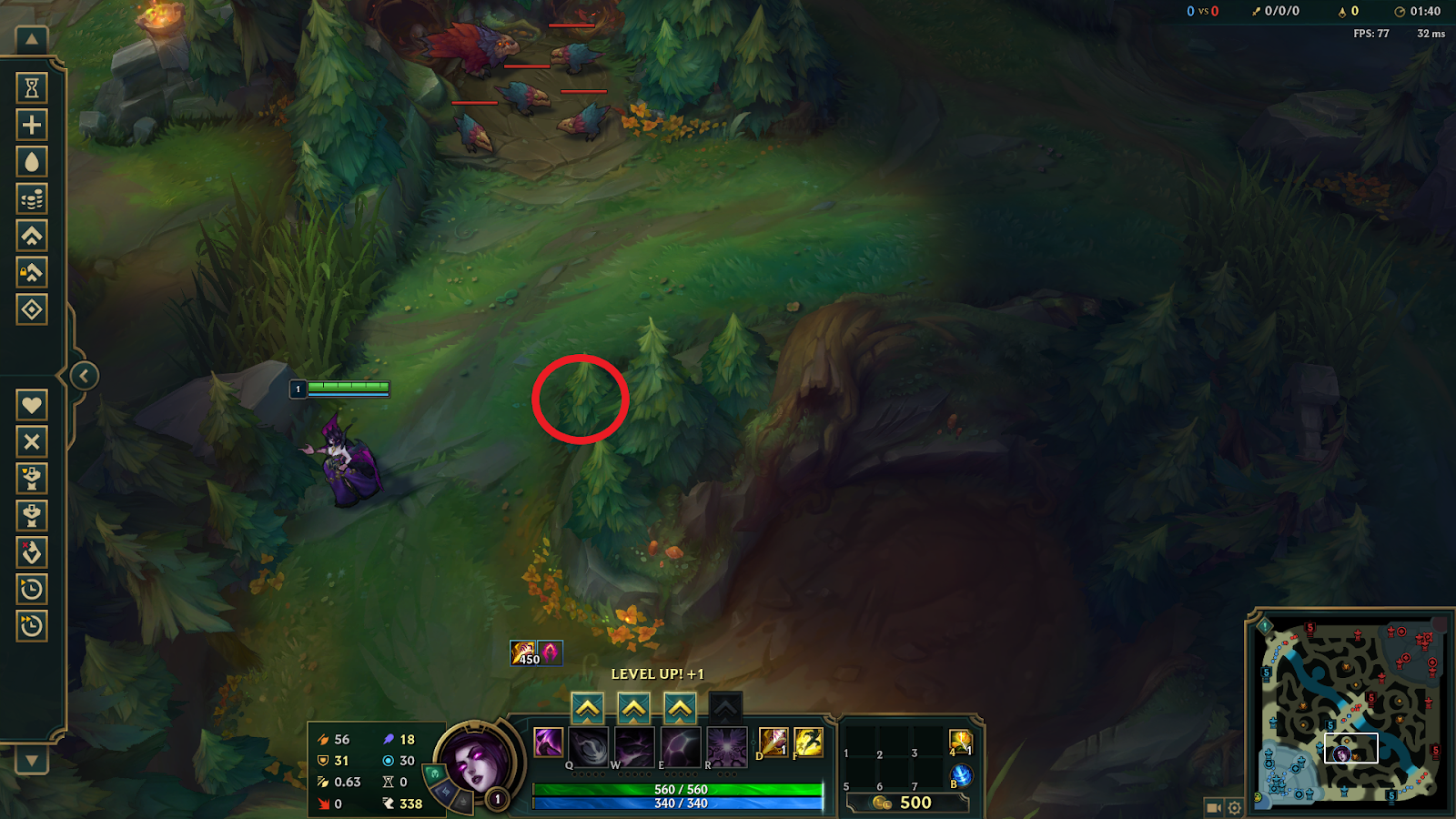Click the hourglass icon in the left sidebar
The height and width of the screenshot is (819, 1456).
click(32, 87)
